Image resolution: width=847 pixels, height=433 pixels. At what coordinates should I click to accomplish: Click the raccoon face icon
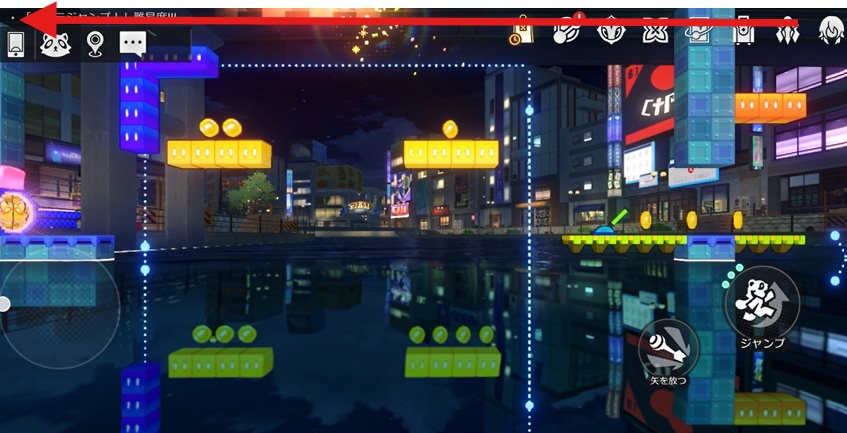pyautogui.click(x=55, y=42)
